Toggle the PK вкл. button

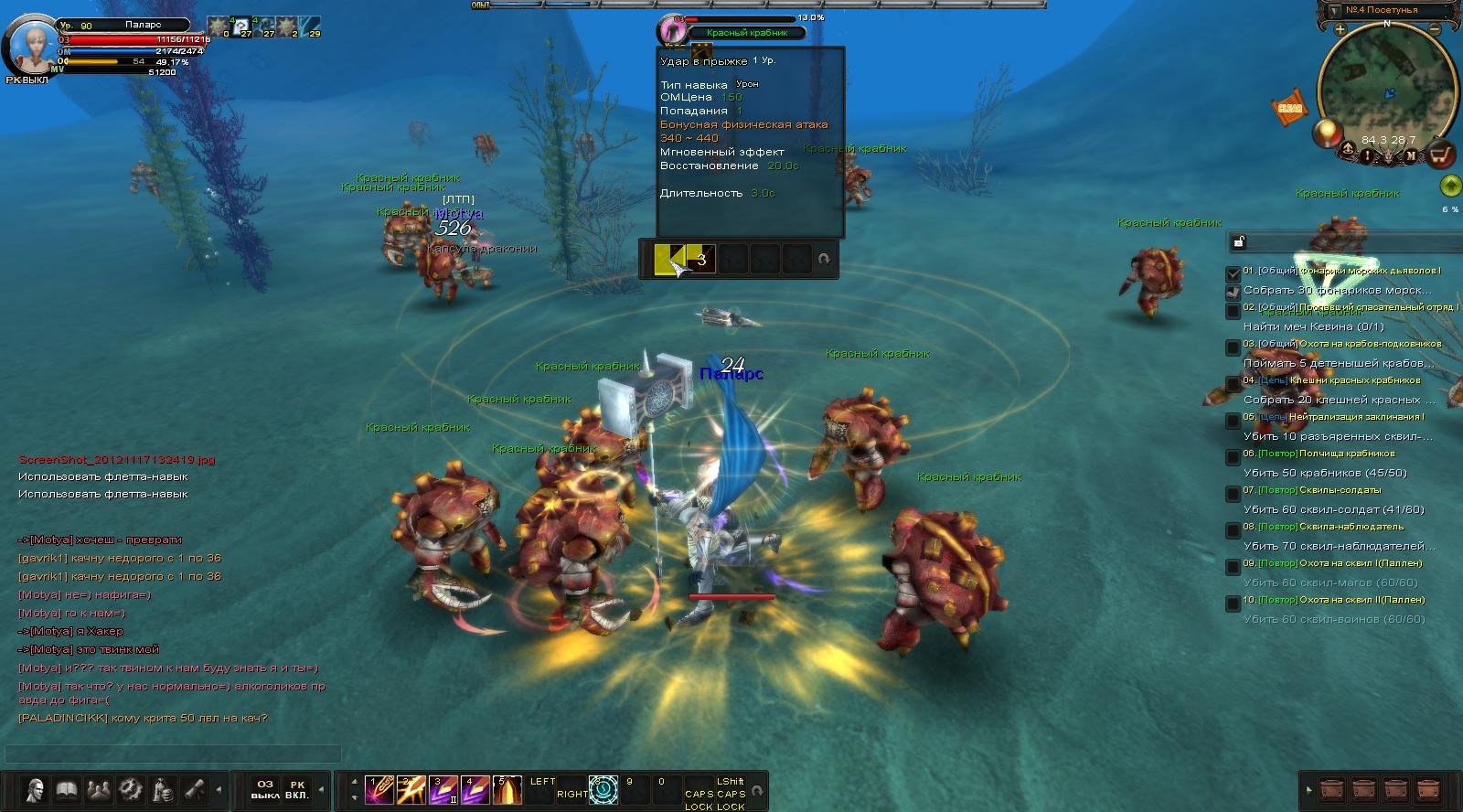point(297,789)
